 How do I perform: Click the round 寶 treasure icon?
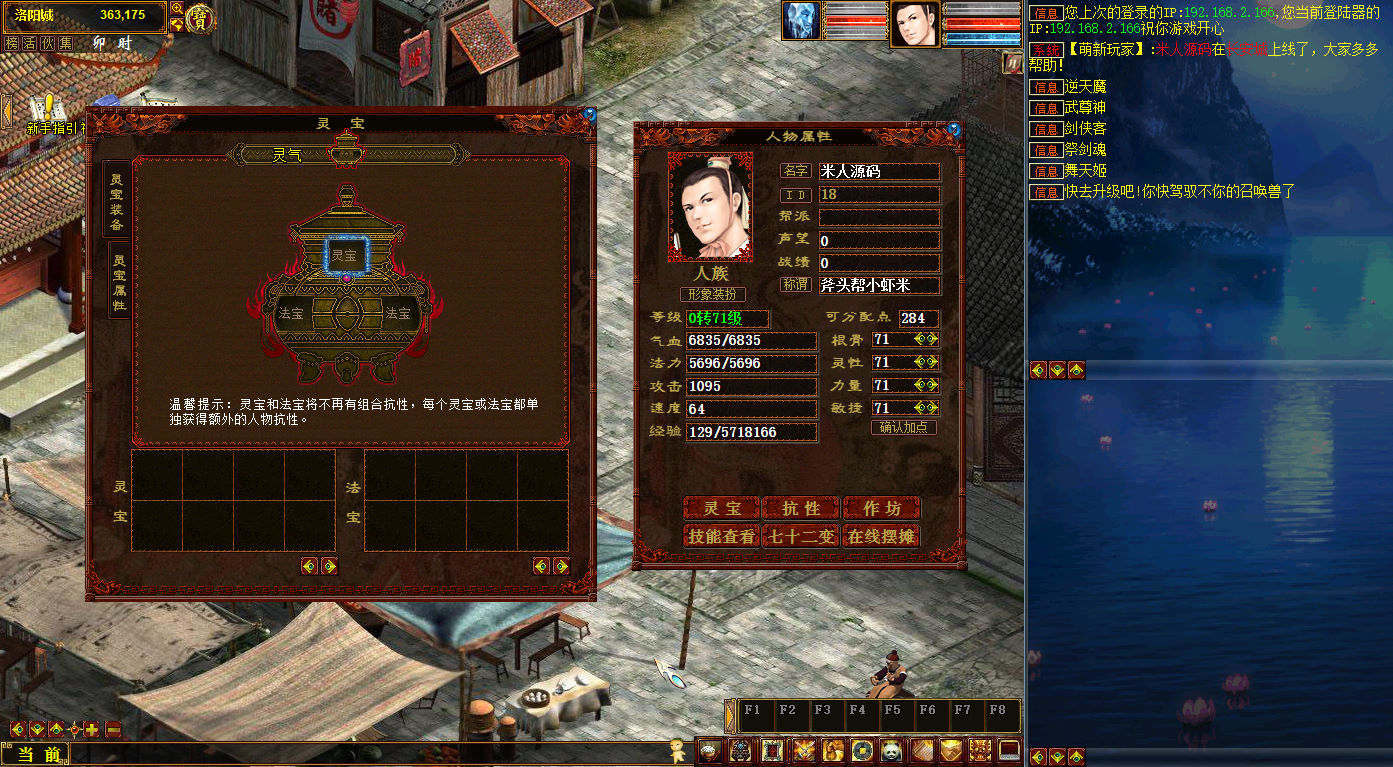tap(201, 19)
